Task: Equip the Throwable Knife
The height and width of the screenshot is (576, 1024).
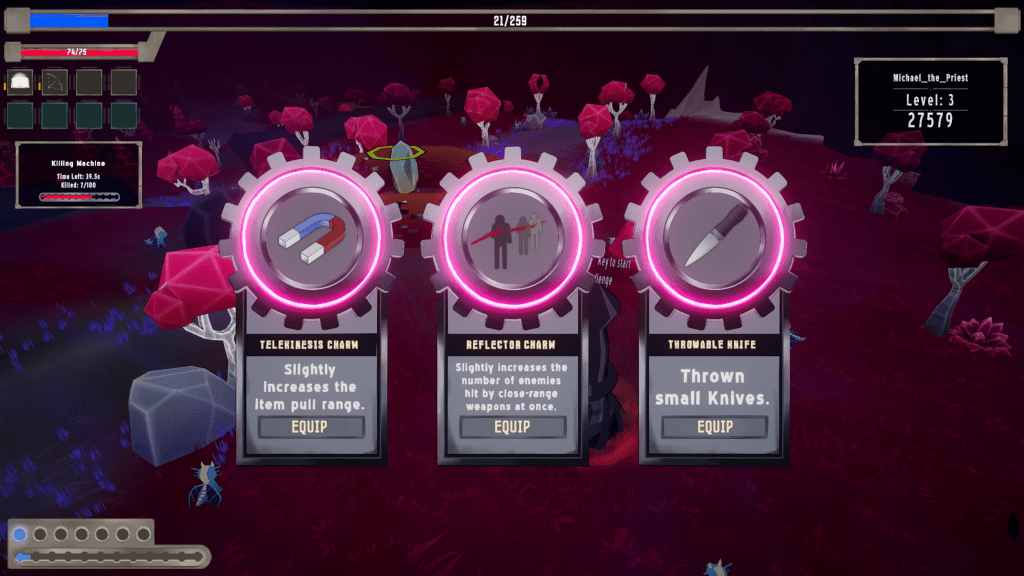Action: tap(714, 427)
